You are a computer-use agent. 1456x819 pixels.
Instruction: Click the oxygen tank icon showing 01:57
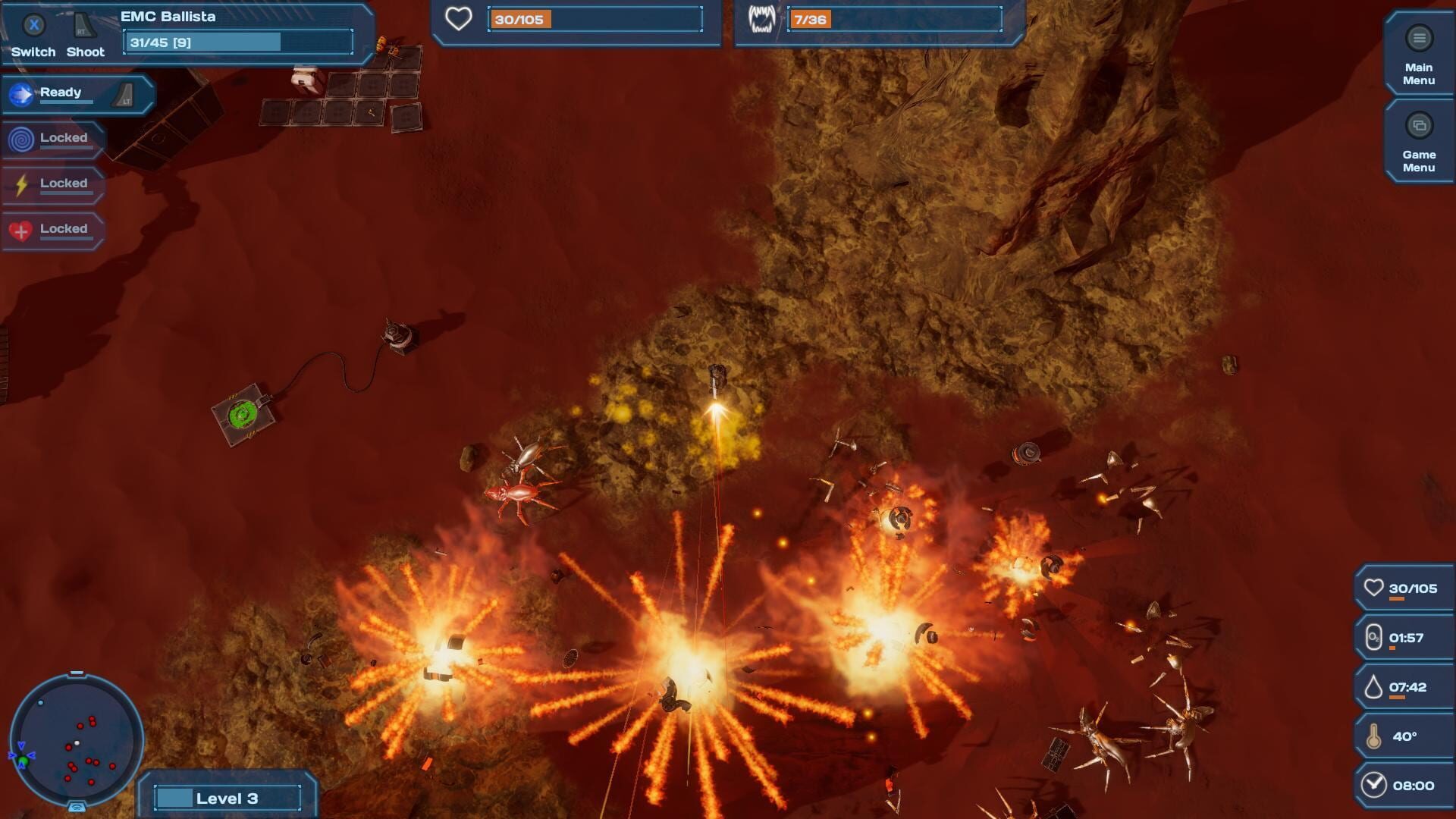click(1376, 637)
